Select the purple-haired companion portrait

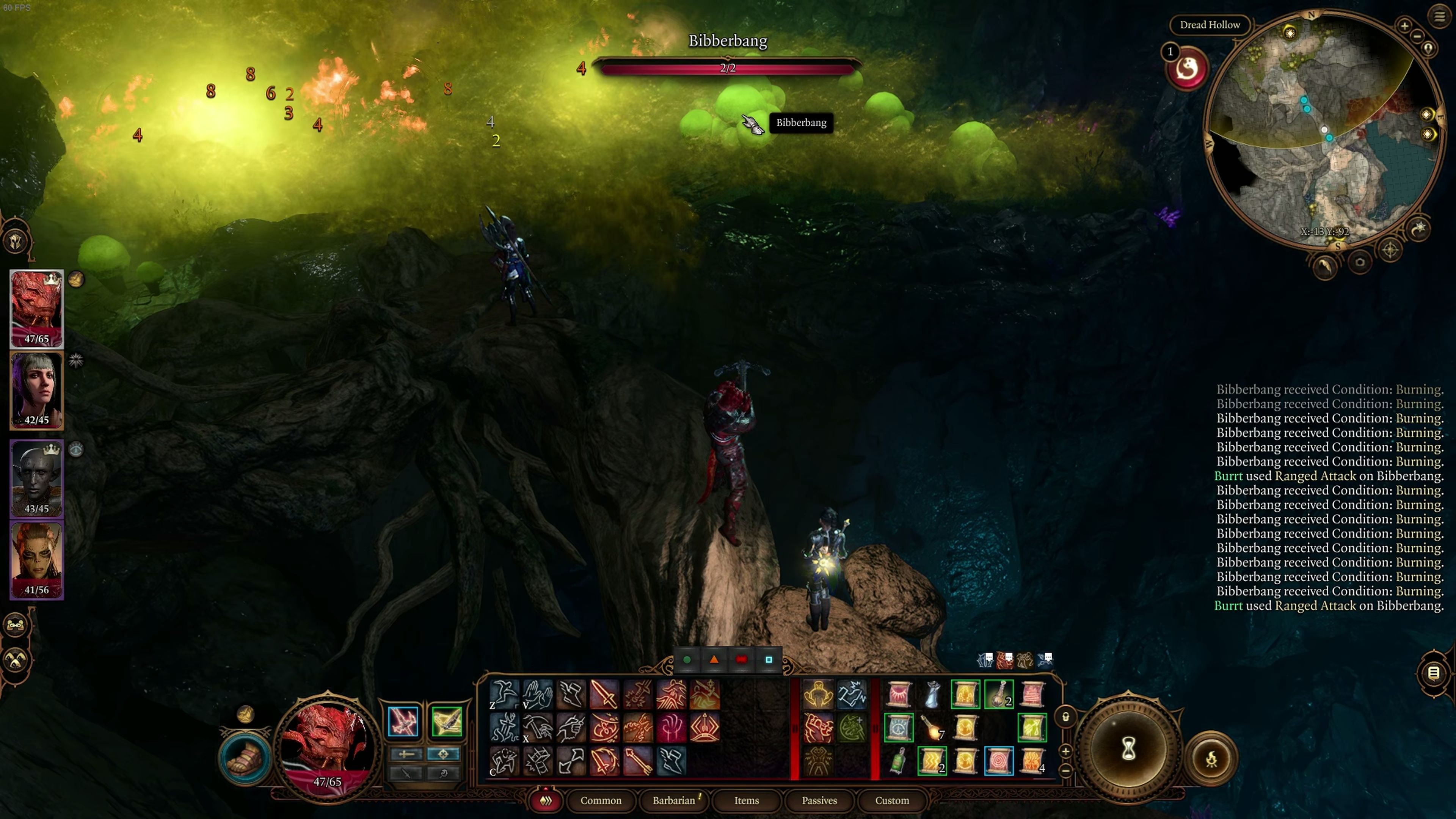click(37, 390)
